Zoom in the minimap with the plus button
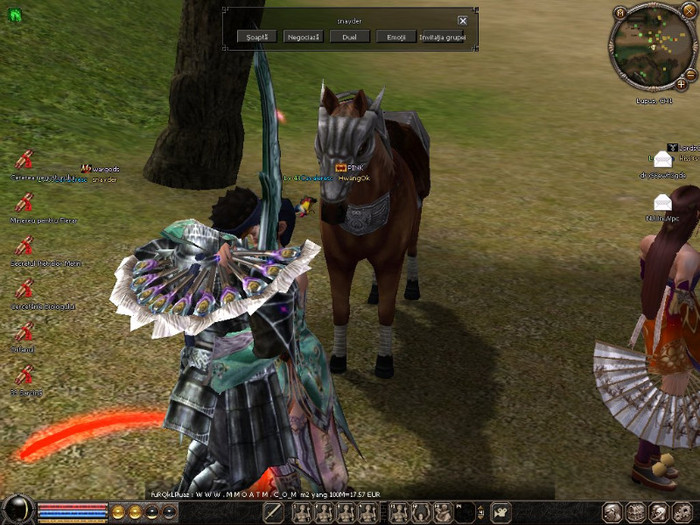This screenshot has height=525, width=700. (681, 85)
